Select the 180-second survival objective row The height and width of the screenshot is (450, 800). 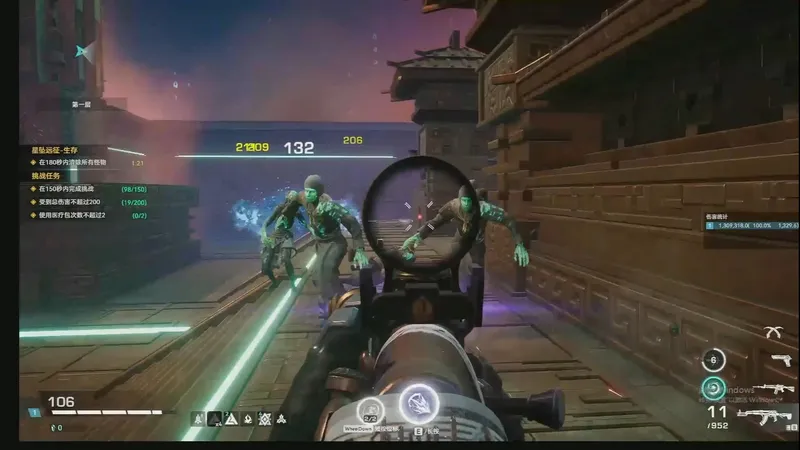tap(86, 162)
